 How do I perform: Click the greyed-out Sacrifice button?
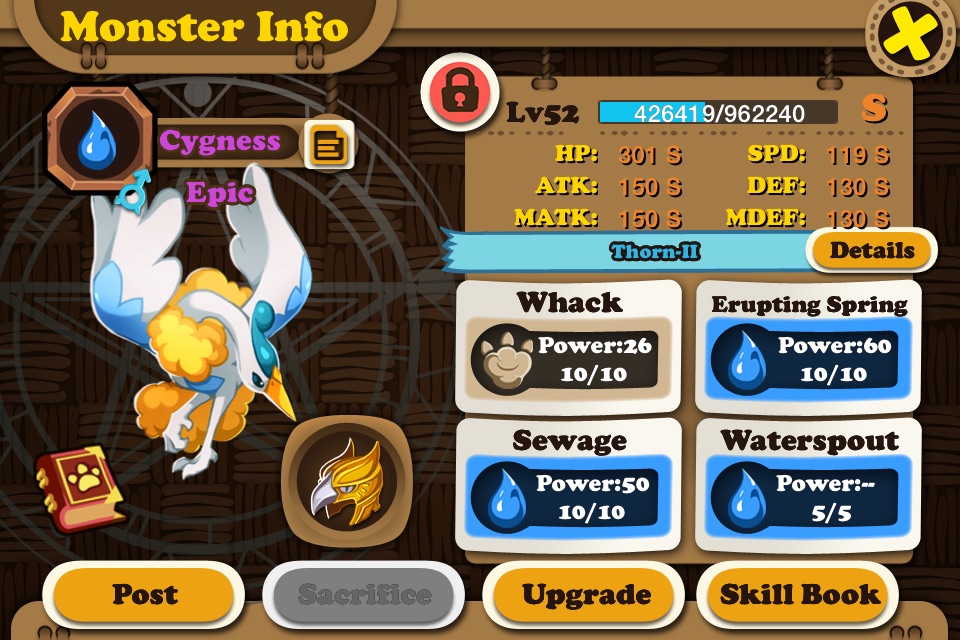pyautogui.click(x=364, y=595)
